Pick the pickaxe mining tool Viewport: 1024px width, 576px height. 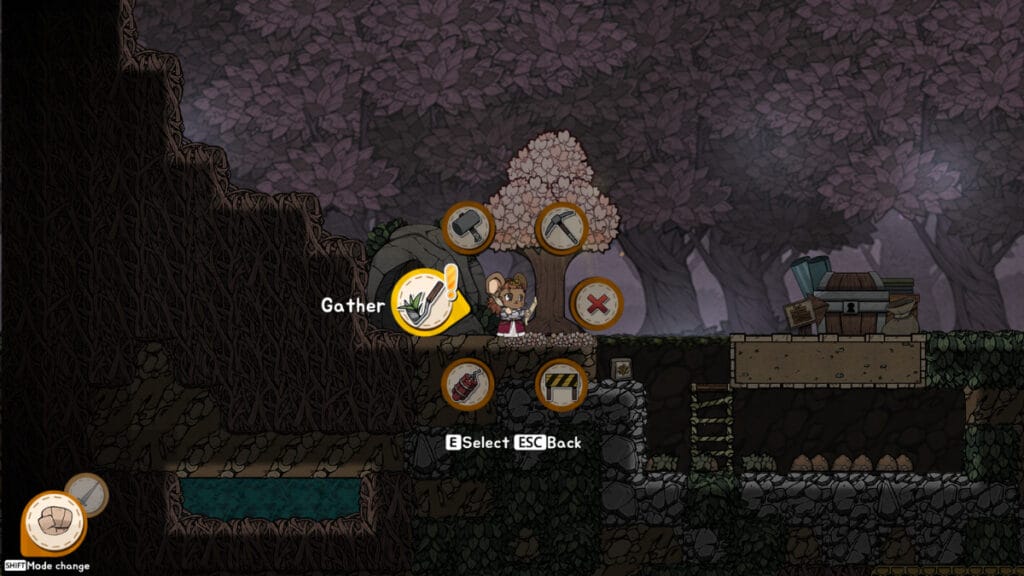tap(561, 228)
